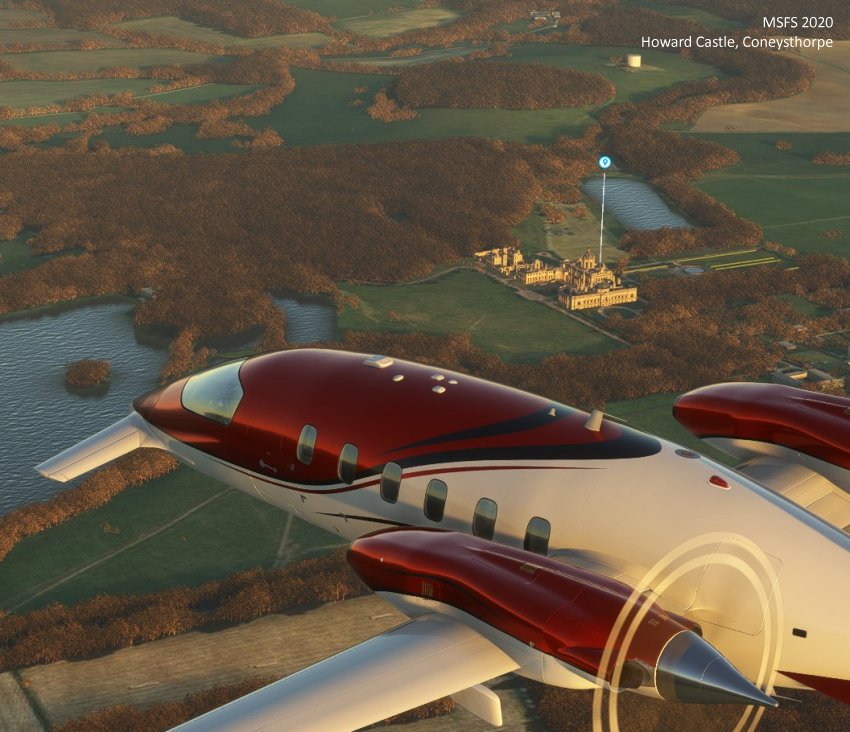Select the blue point-of-interest pin marker

[x=604, y=162]
